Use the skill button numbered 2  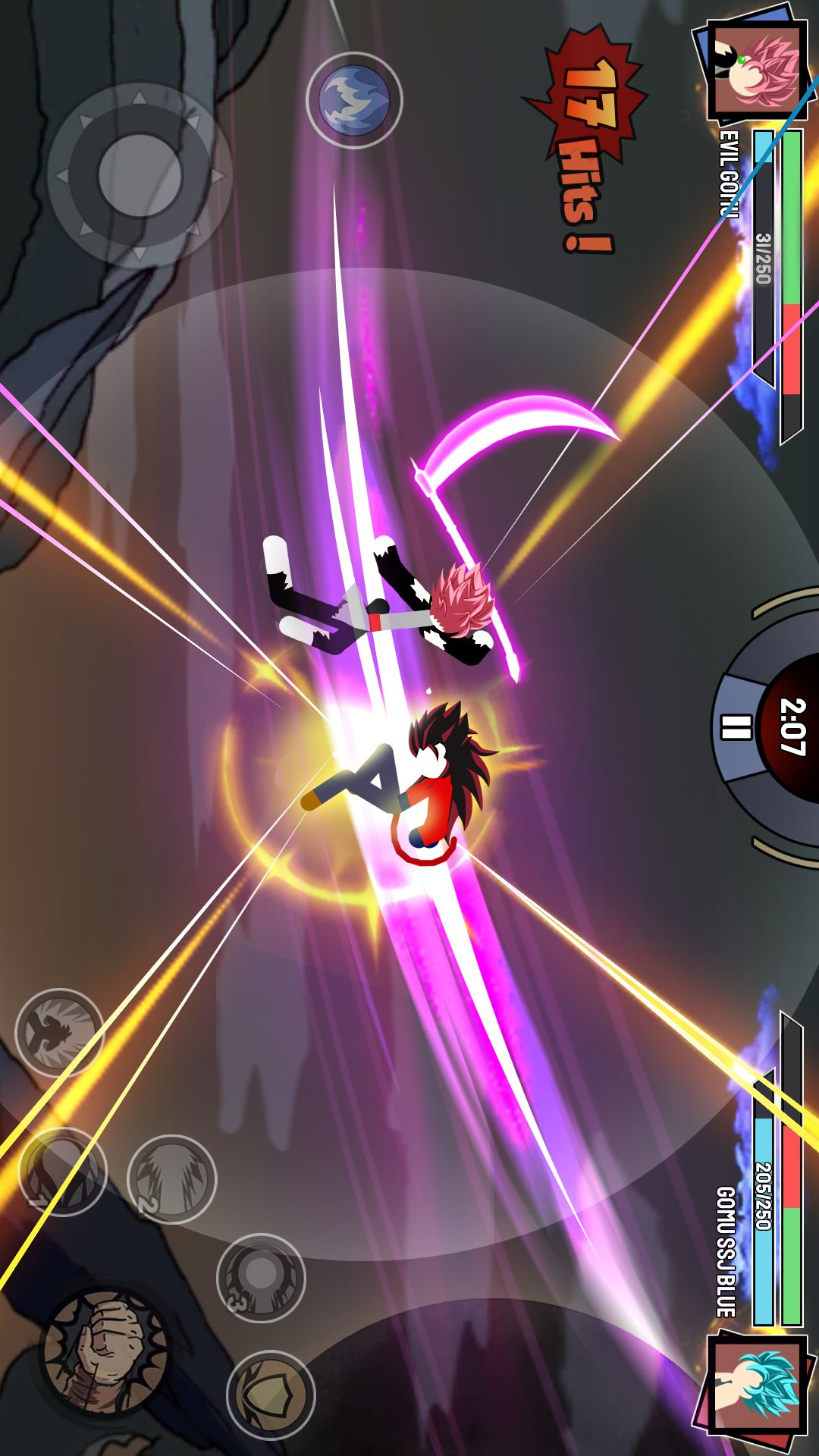click(171, 1178)
